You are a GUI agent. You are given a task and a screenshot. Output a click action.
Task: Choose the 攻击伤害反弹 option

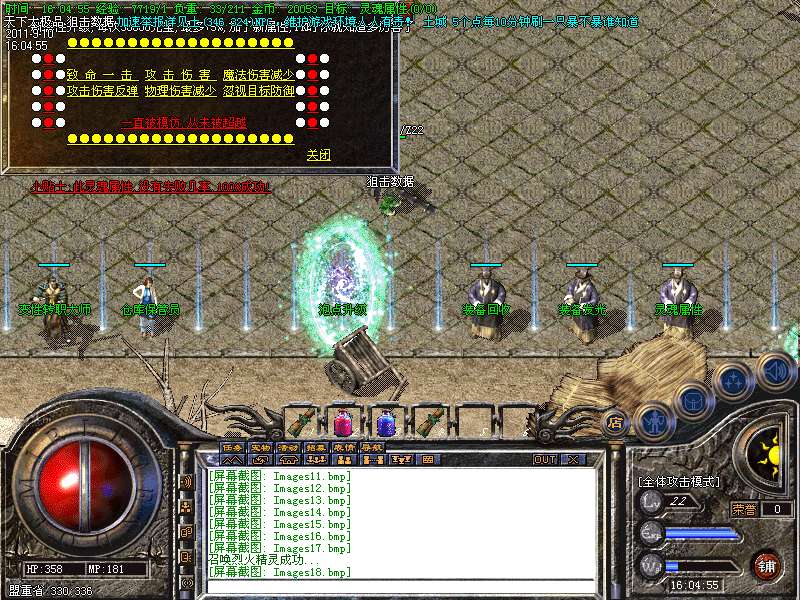coord(104,90)
